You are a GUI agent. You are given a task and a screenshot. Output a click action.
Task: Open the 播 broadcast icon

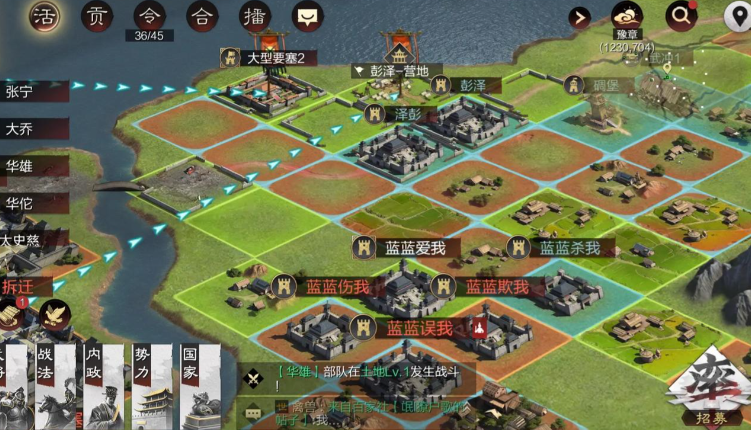pyautogui.click(x=254, y=17)
